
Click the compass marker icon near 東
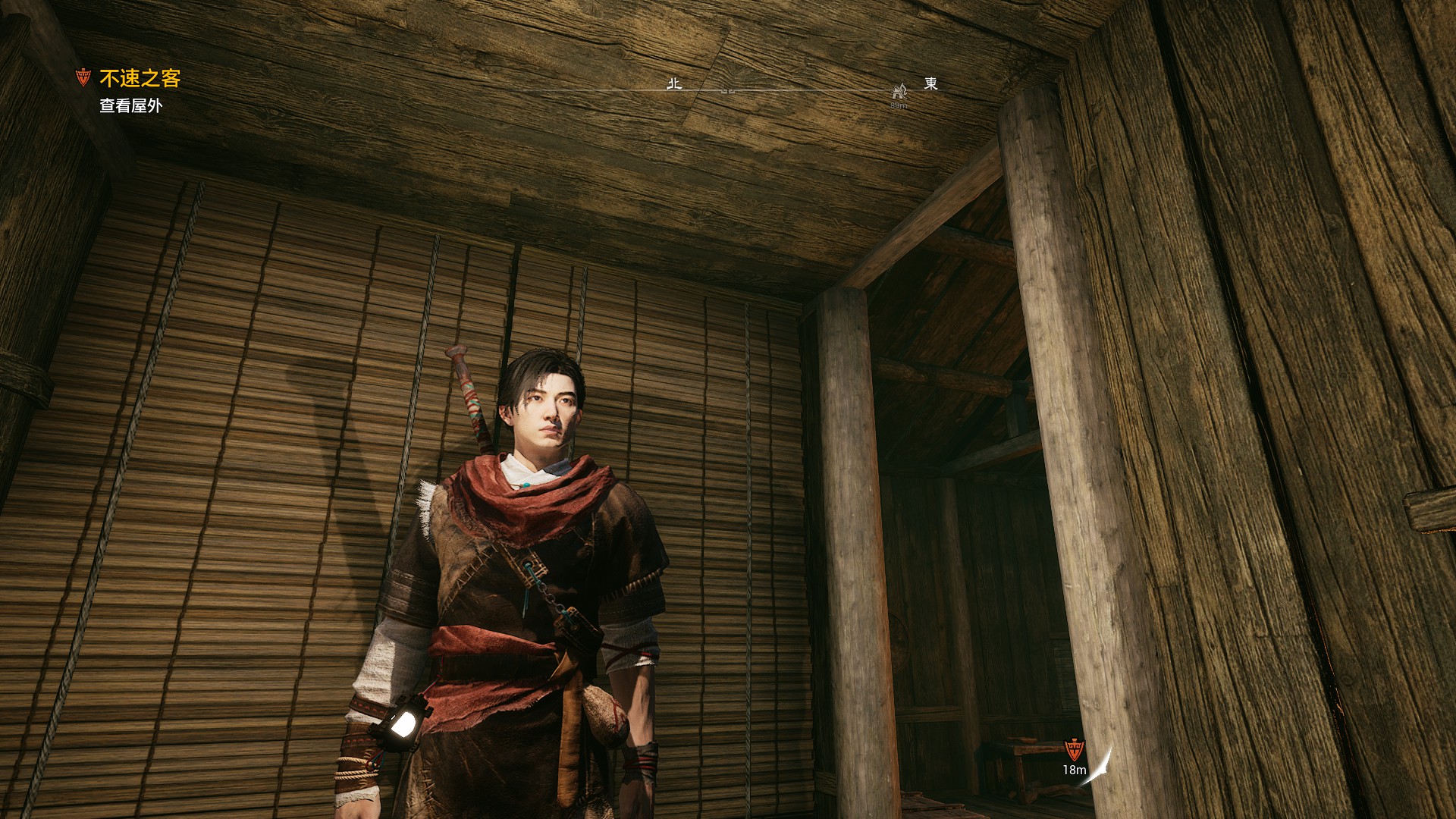(899, 92)
